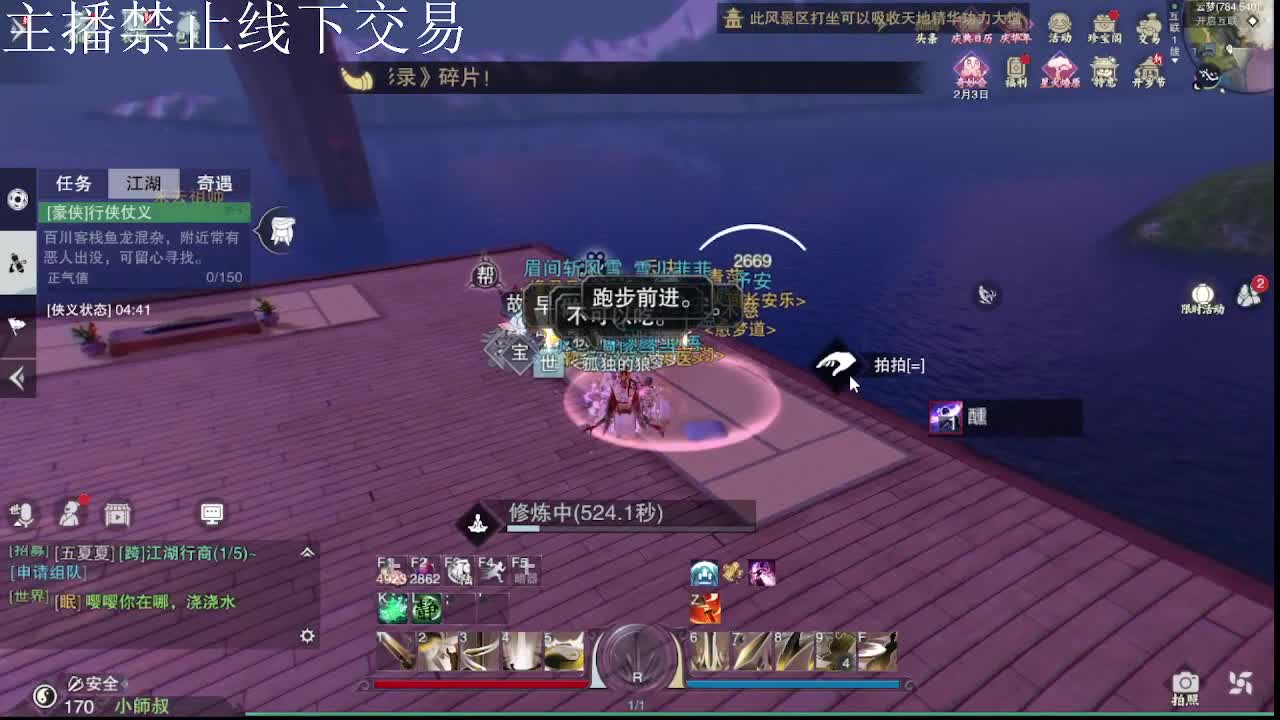Open the 福利 (Welfare) icon with red badge
Viewport: 1280px width, 720px height.
[1017, 65]
